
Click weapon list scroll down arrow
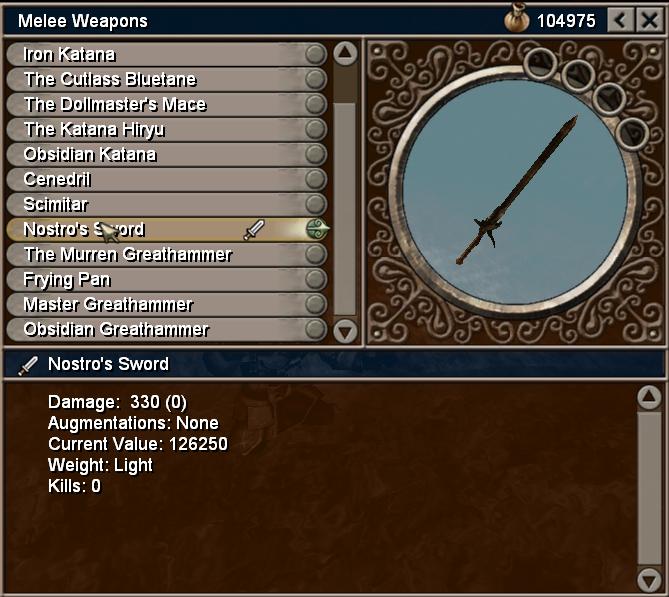pos(345,330)
